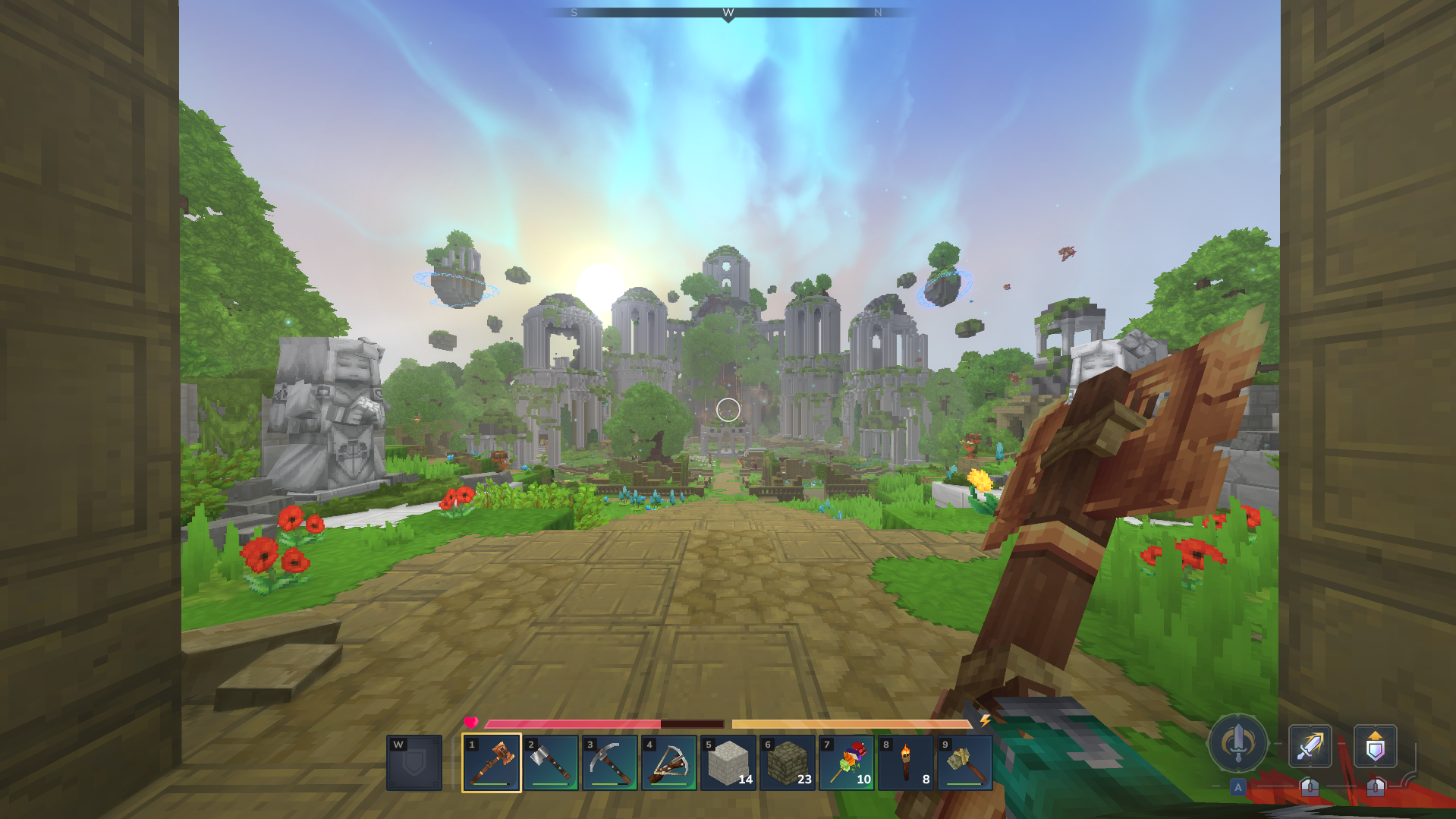Select the crossbow hotbar slot
The width and height of the screenshot is (1456, 819).
point(668,762)
